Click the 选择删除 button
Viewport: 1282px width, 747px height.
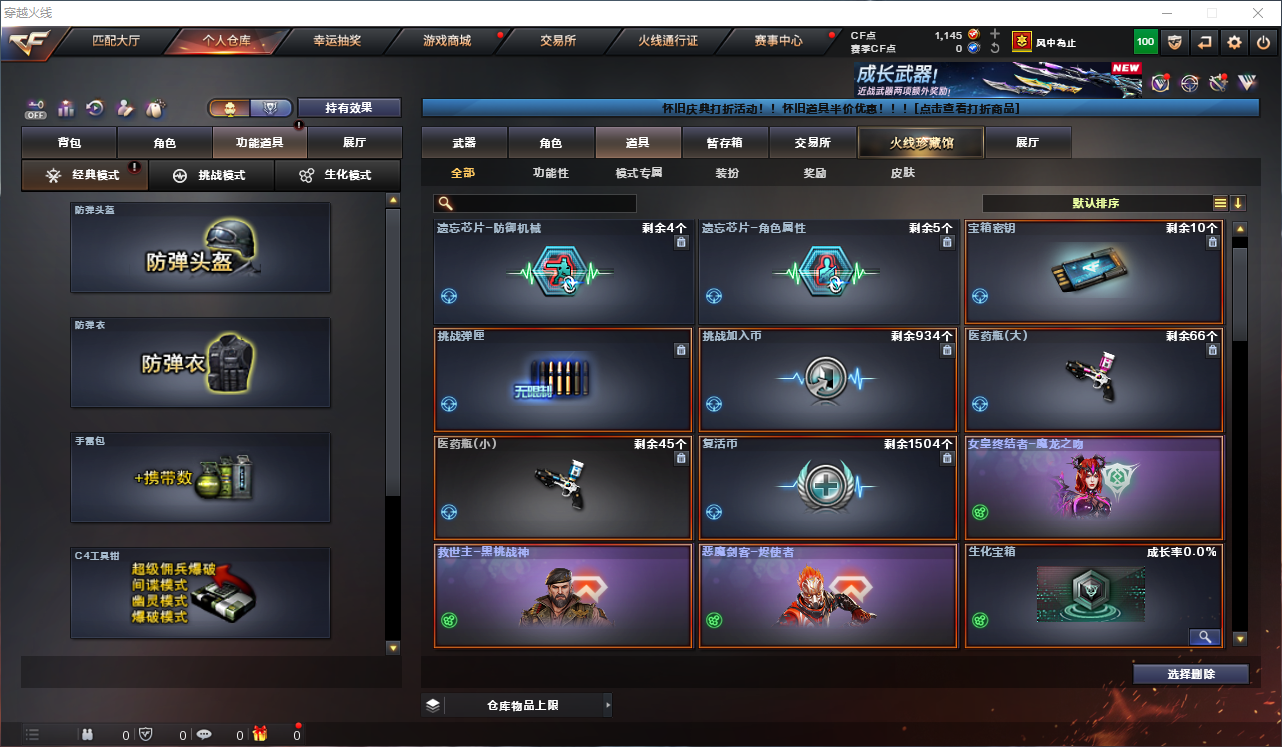click(1191, 674)
